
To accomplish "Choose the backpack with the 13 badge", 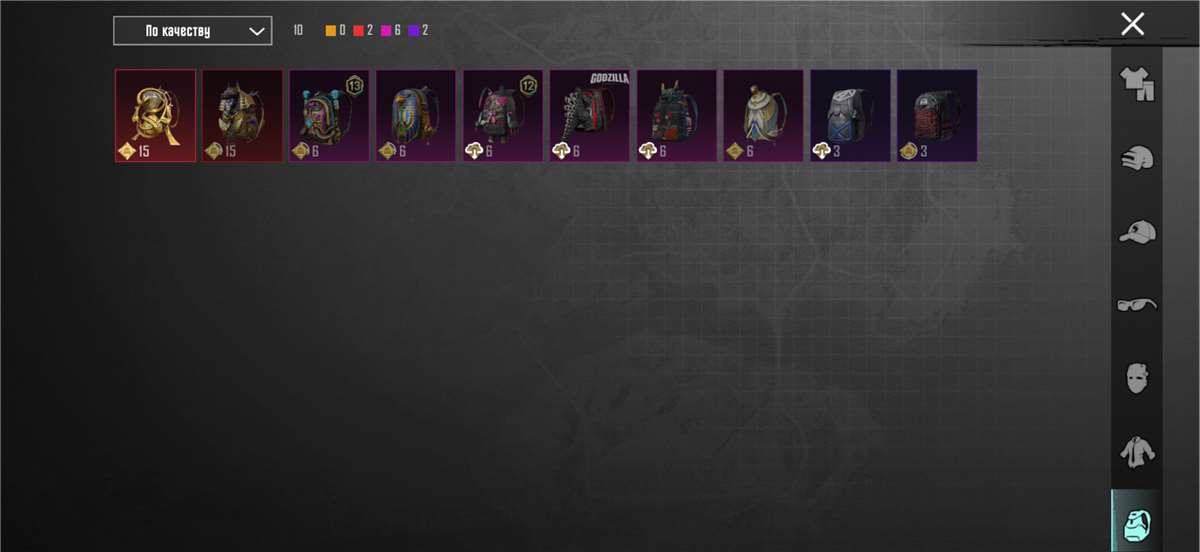I will pos(329,115).
